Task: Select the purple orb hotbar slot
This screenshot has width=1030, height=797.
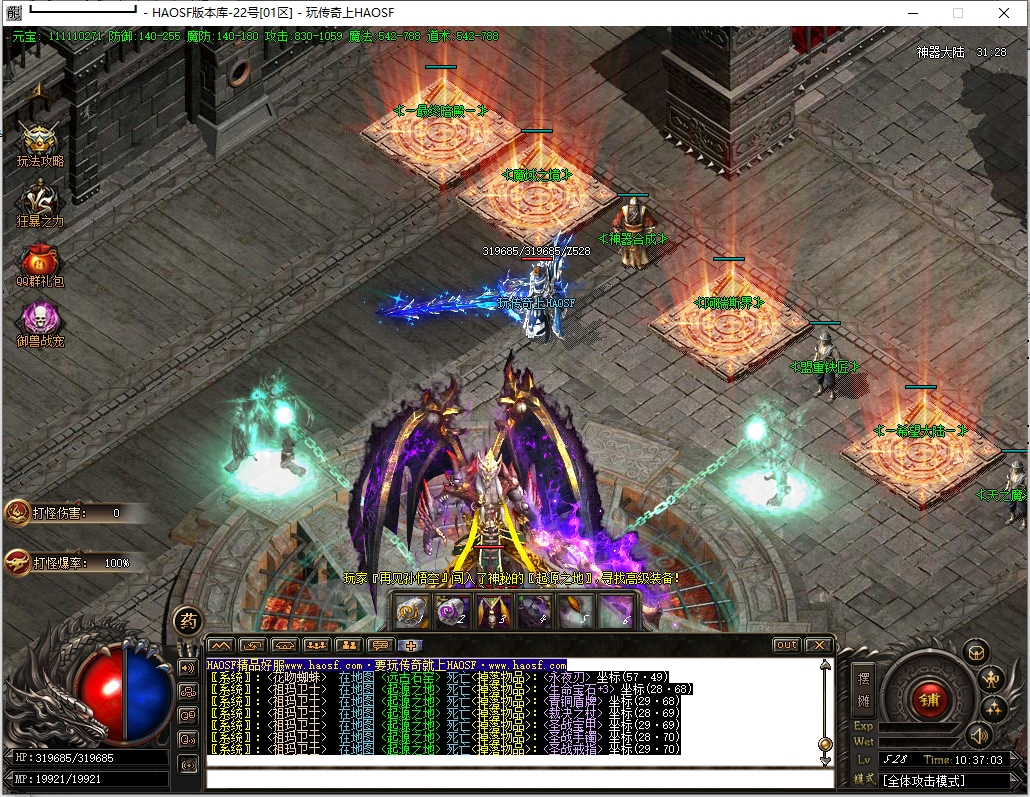Action: 453,611
